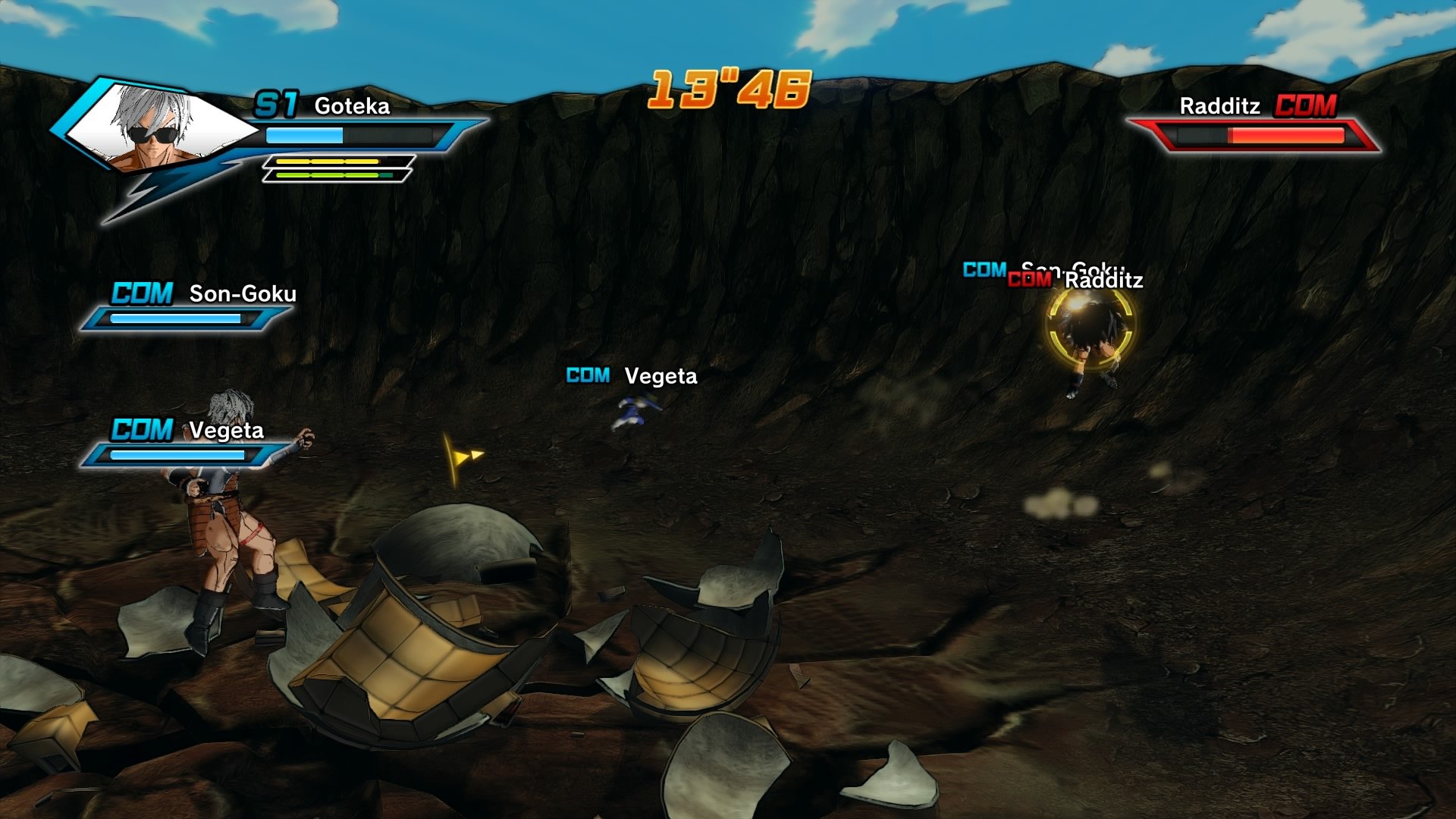
Task: Click the yellow flag marker on the ground
Action: pos(464,455)
